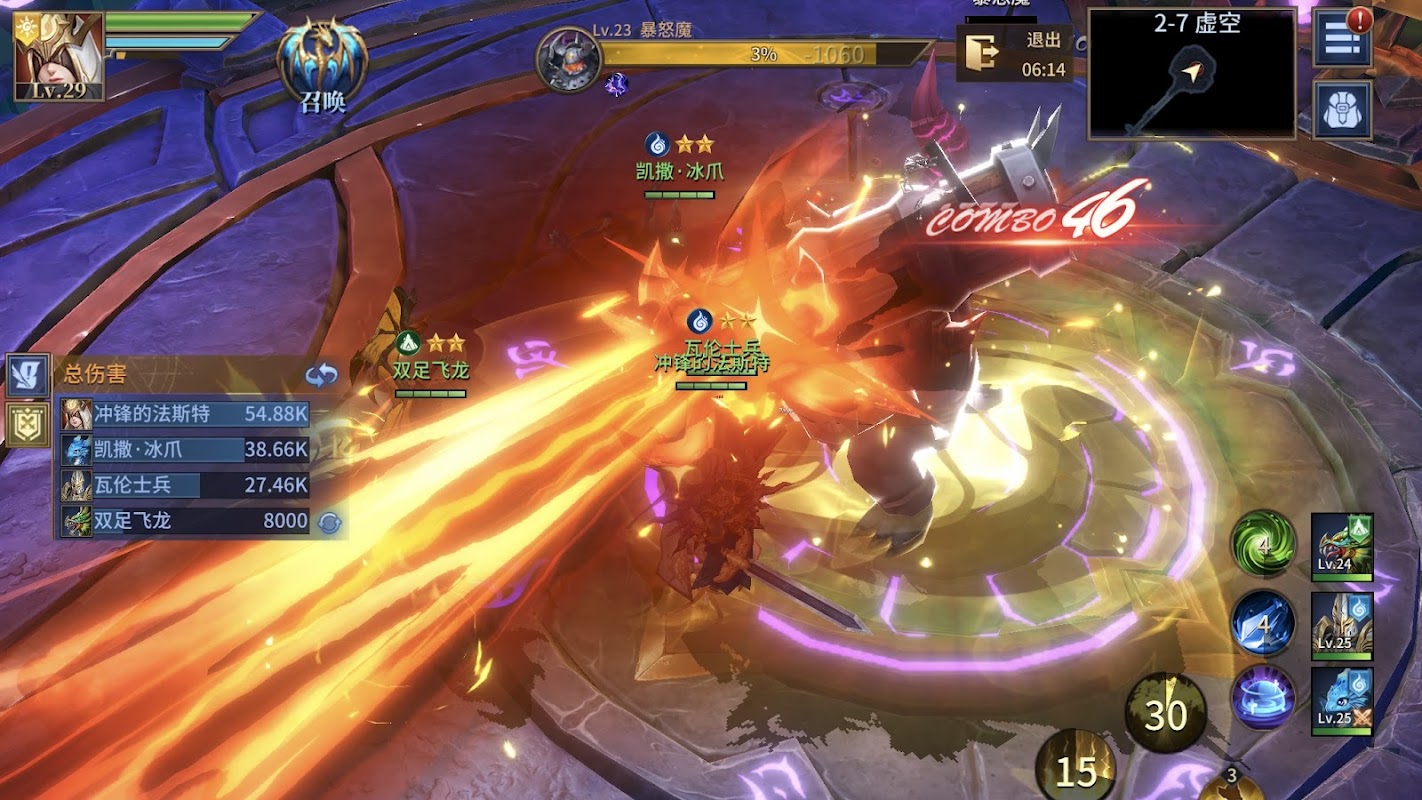Select the Lv.25 blue ice dragon card
Screen dimensions: 1422x800
[1341, 701]
